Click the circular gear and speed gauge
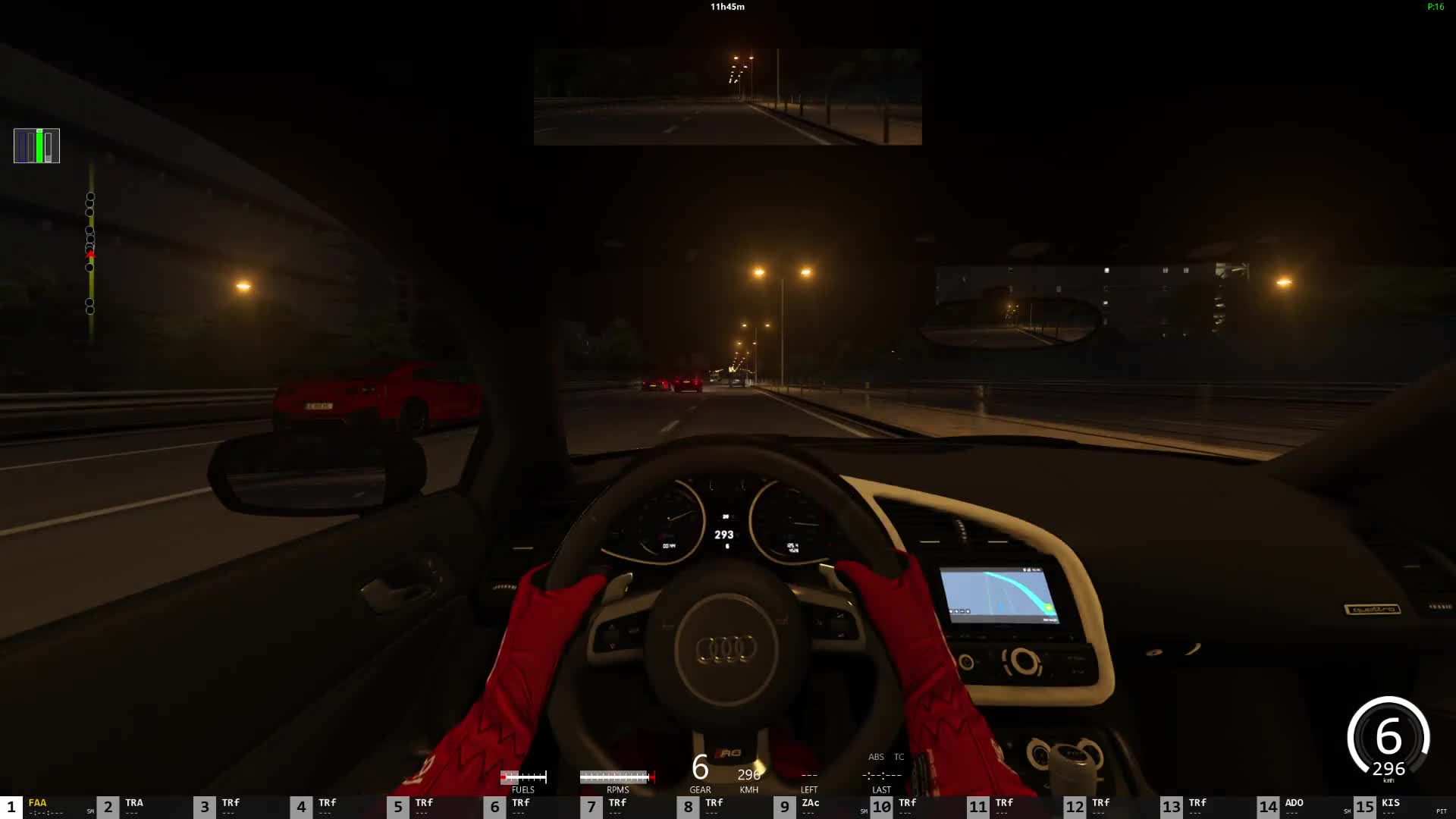This screenshot has height=819, width=1456. click(x=1388, y=739)
